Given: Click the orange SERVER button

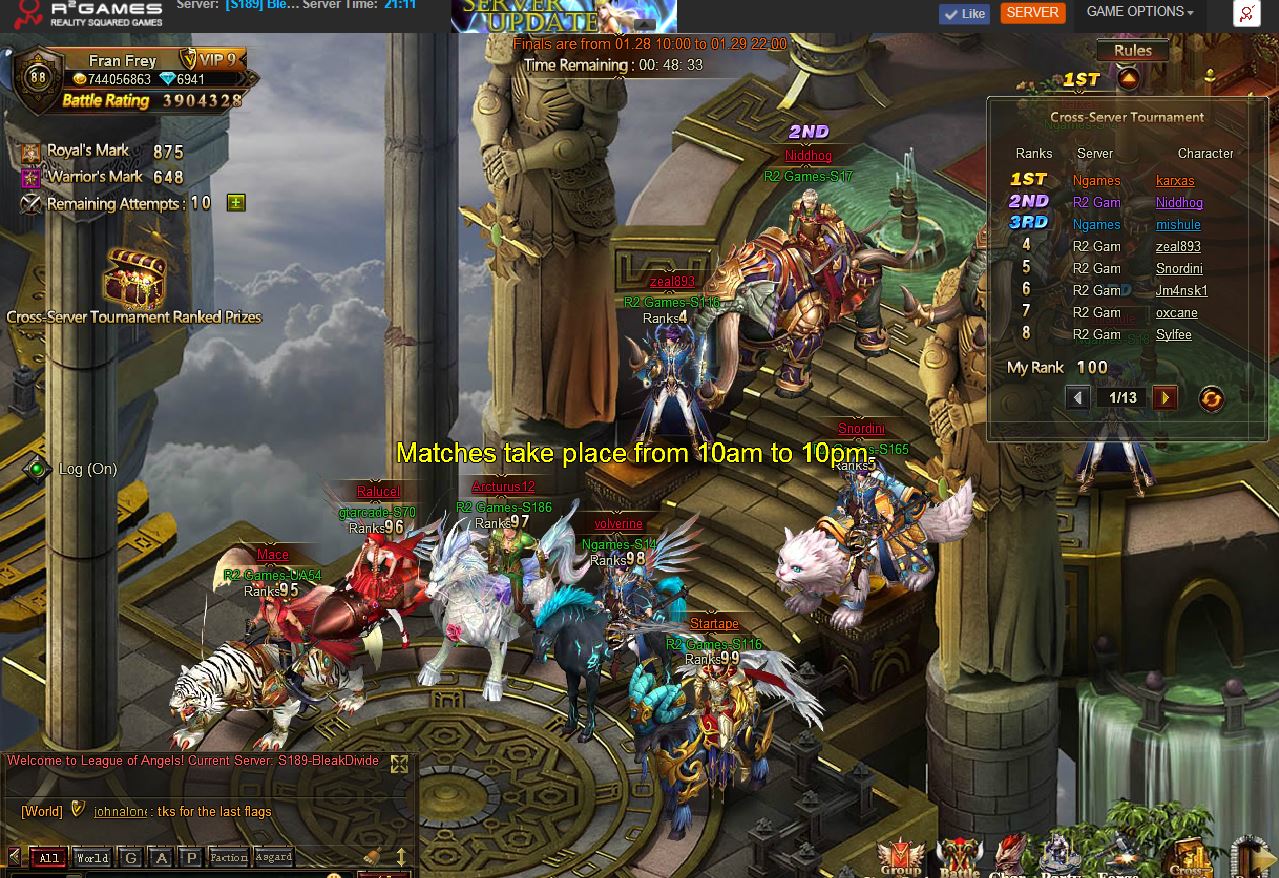Looking at the screenshot, I should coord(1032,13).
